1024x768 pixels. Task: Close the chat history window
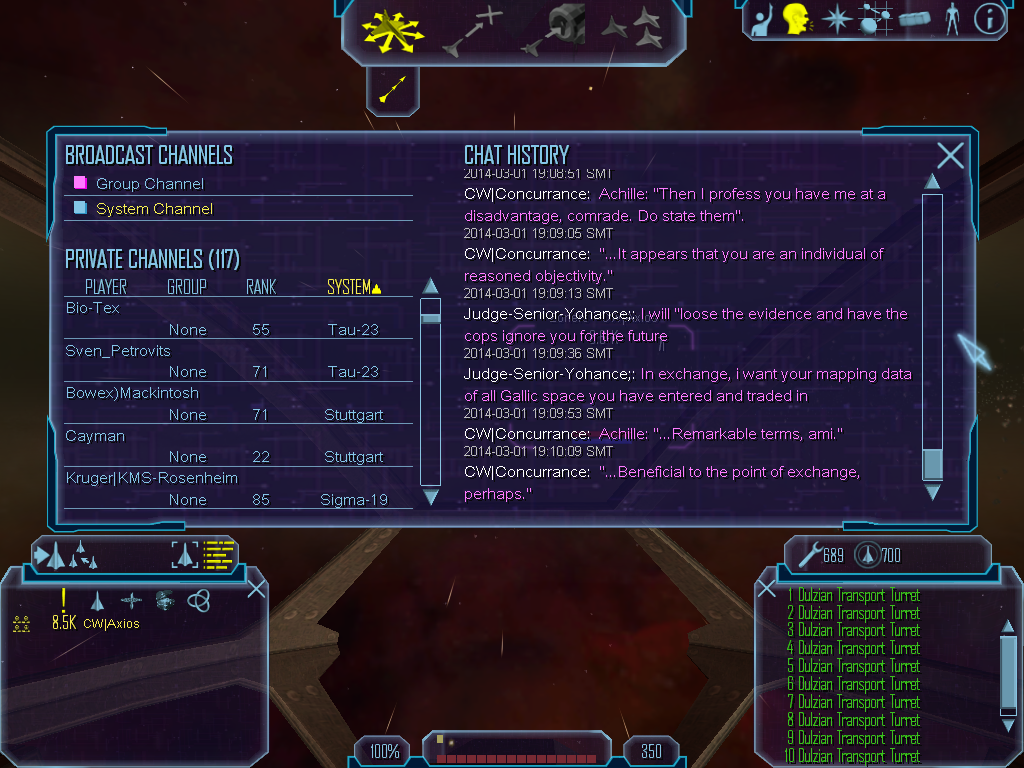950,155
